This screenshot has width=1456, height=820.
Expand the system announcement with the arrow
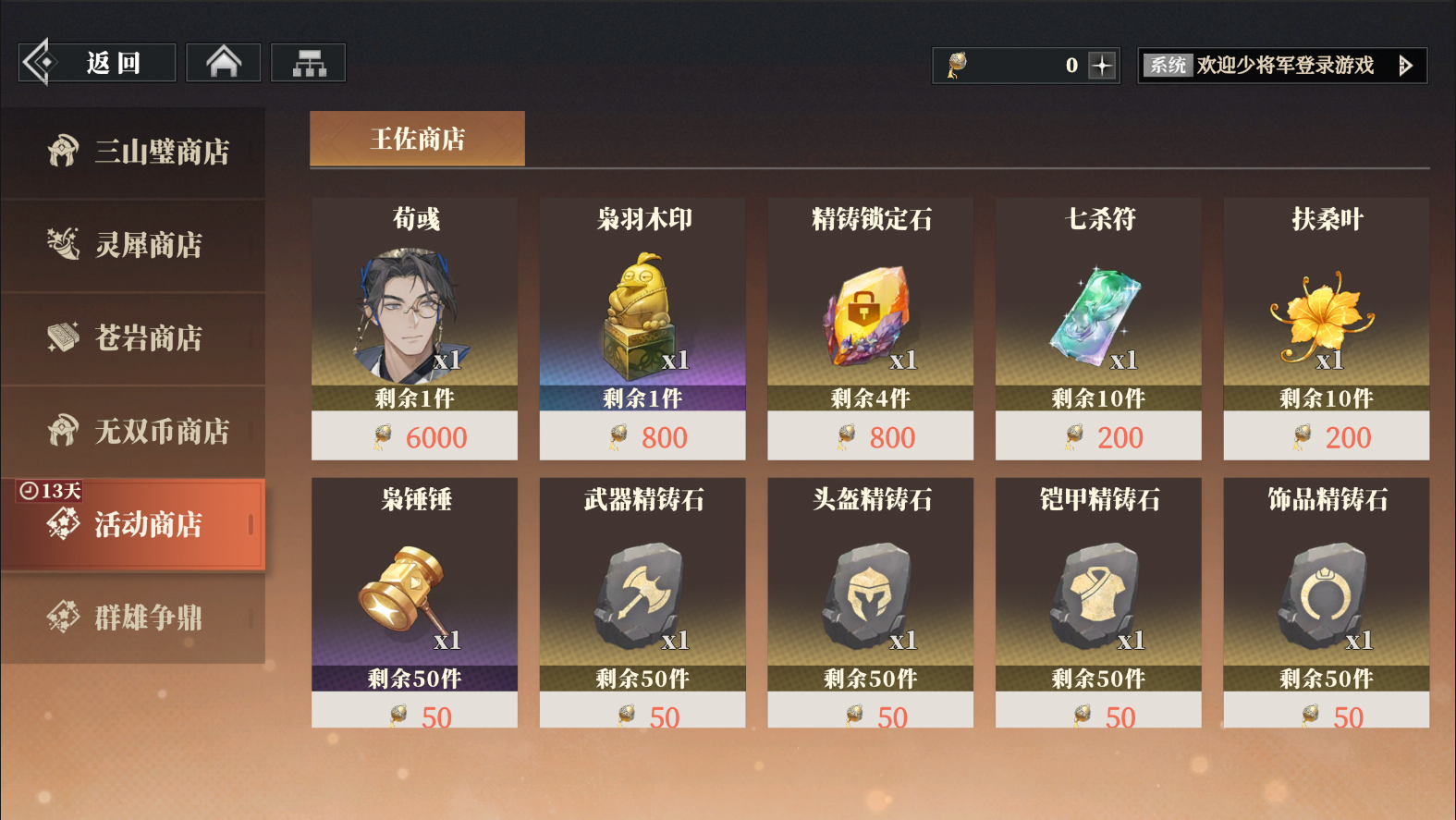tap(1407, 65)
